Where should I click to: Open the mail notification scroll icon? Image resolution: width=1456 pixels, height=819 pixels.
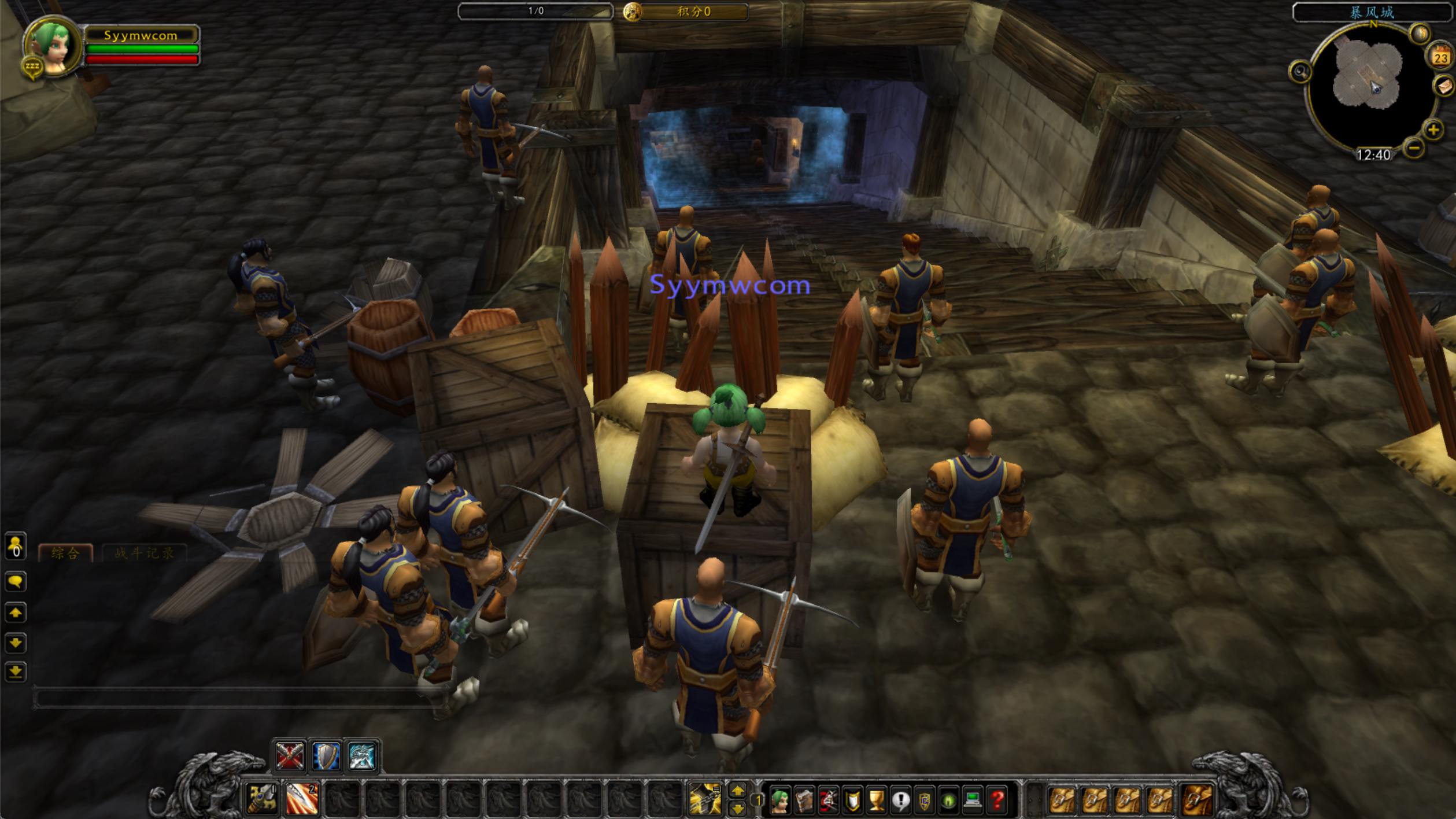click(x=1443, y=87)
